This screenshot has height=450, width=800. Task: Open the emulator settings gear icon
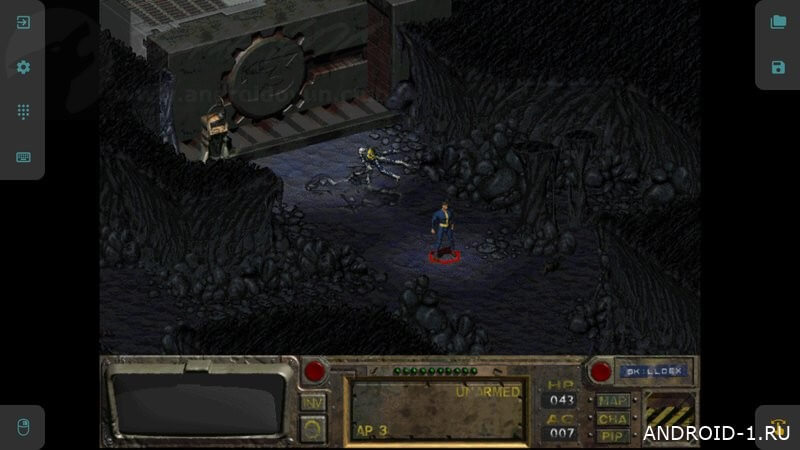click(x=23, y=67)
